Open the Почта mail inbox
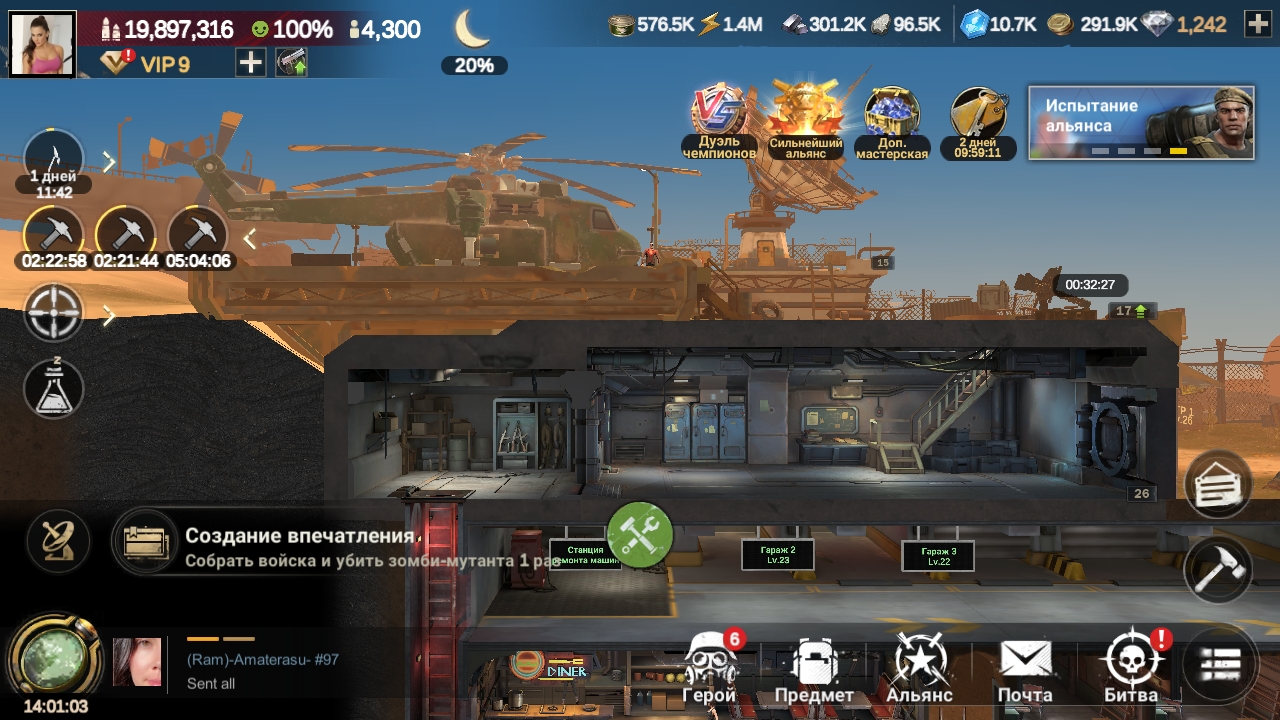 pos(1025,667)
